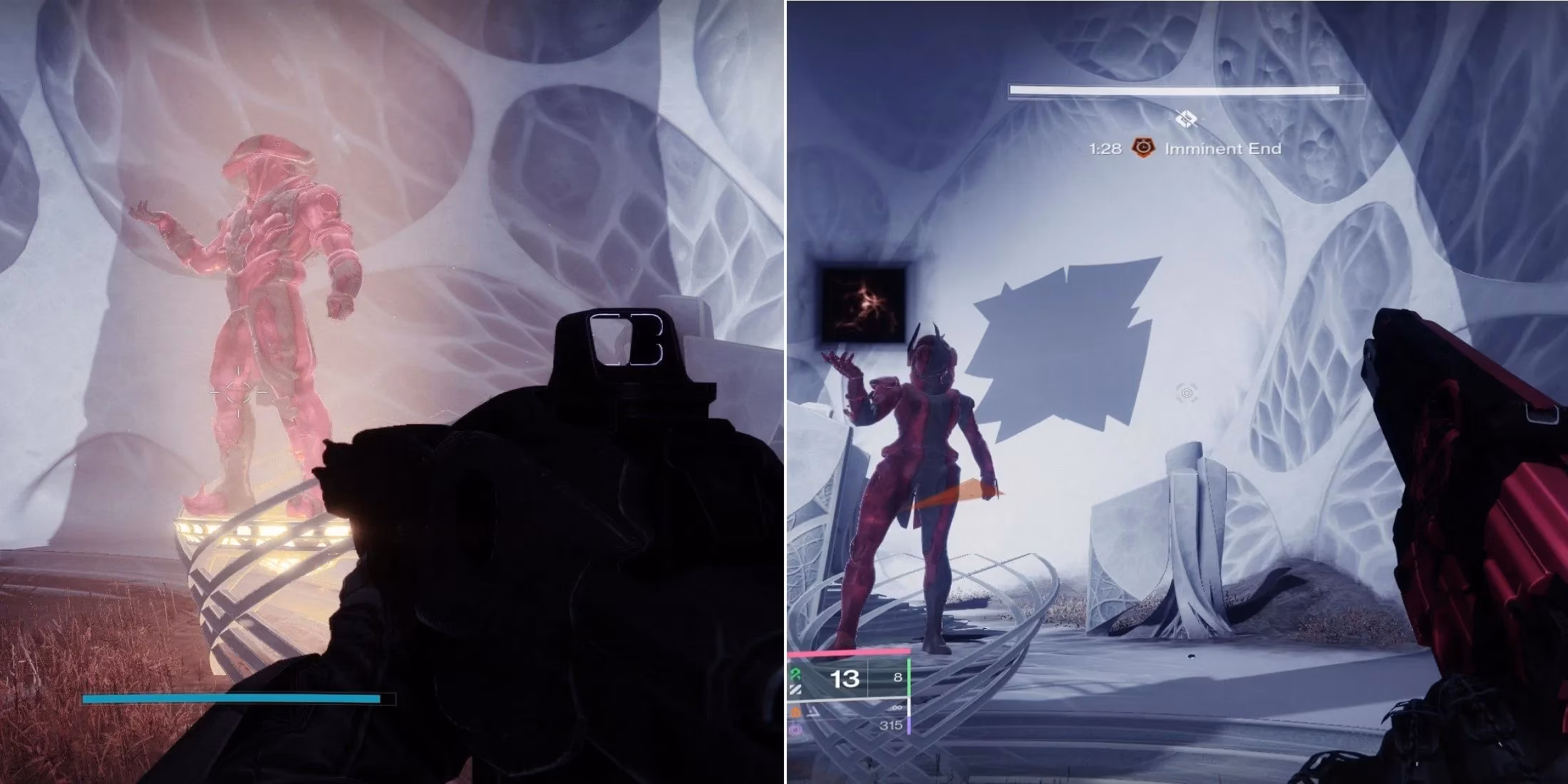Click the pink health bar above the HUD
The height and width of the screenshot is (784, 1568).
pyautogui.click(x=849, y=652)
